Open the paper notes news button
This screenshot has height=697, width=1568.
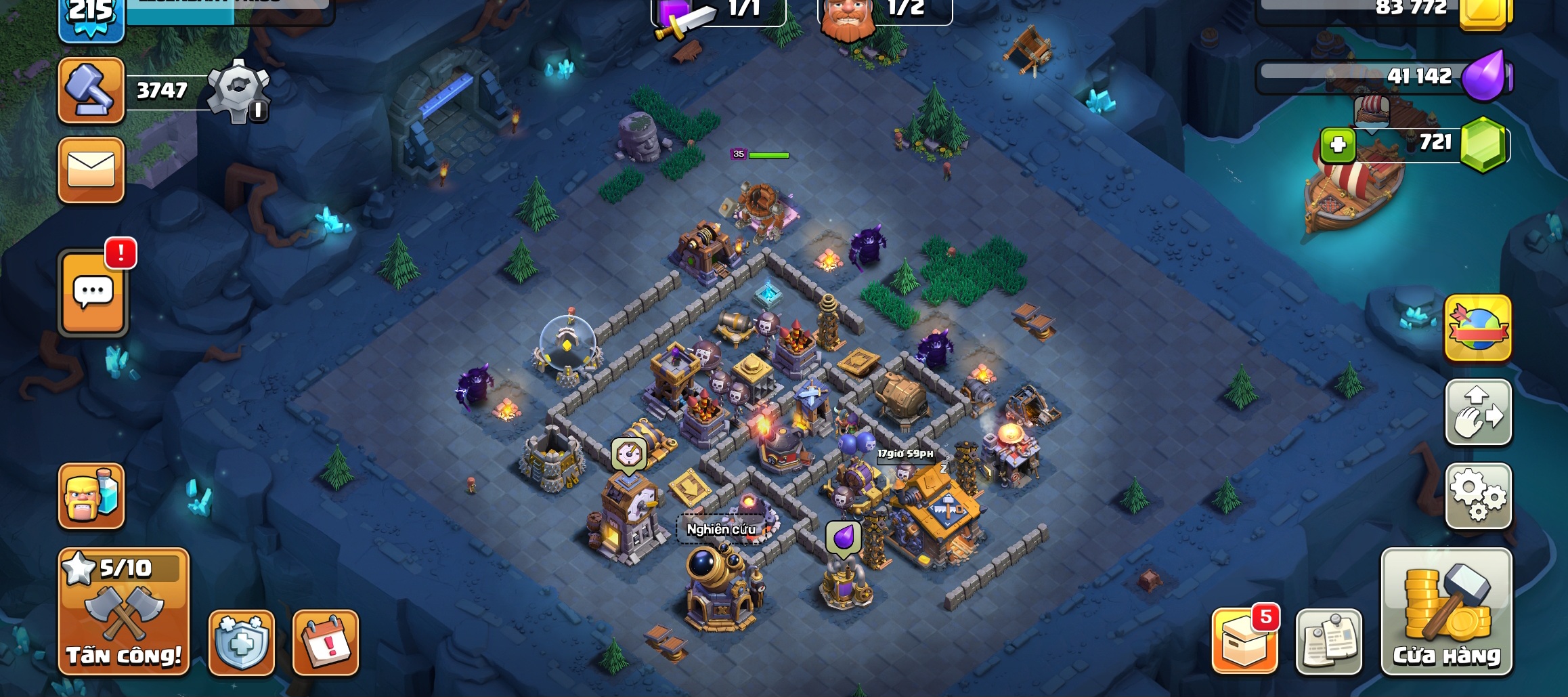point(1328,642)
